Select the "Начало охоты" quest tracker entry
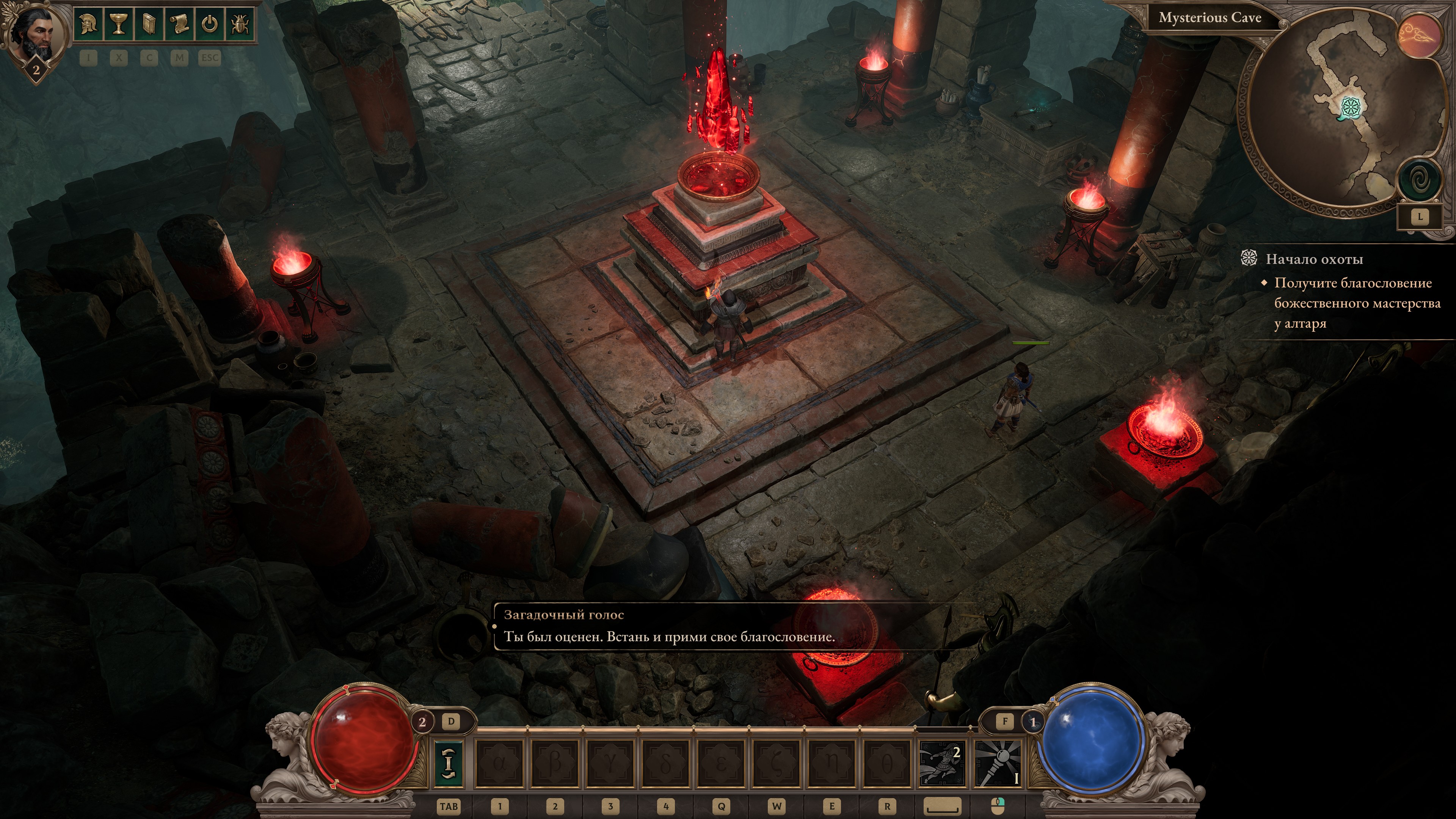The width and height of the screenshot is (1456, 819). tap(1313, 259)
